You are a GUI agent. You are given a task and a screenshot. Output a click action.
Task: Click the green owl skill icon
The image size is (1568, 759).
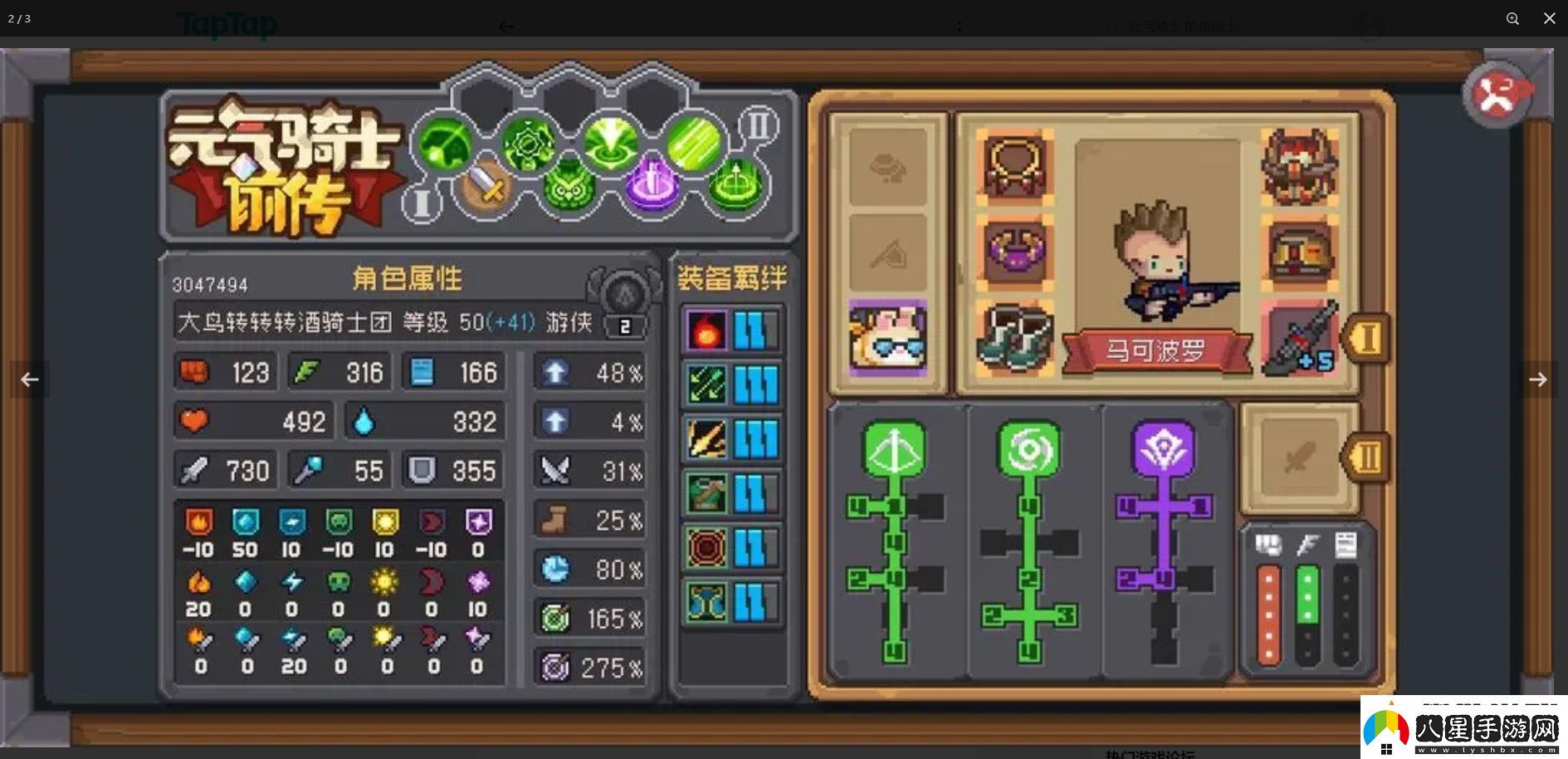click(569, 189)
